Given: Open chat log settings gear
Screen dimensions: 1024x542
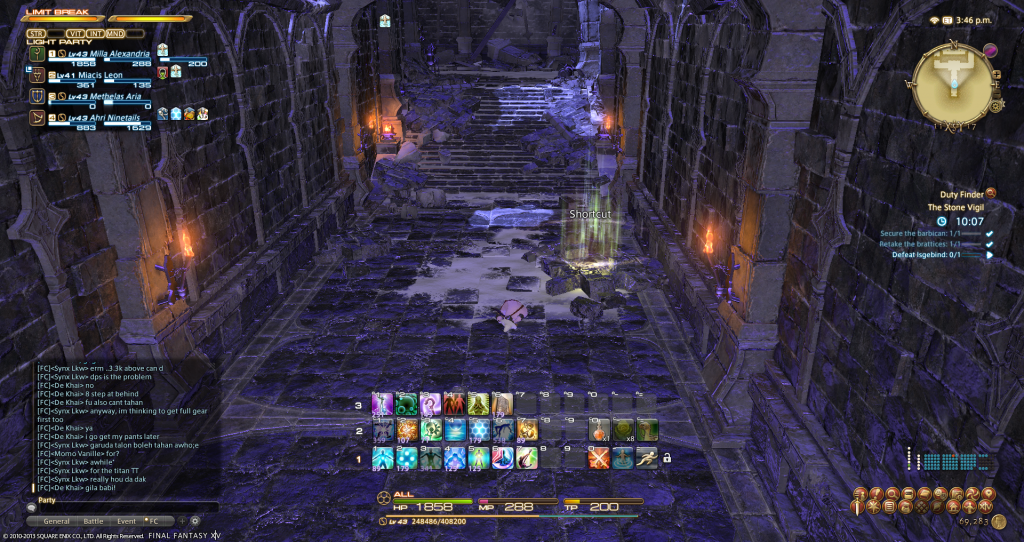Looking at the screenshot, I should (x=195, y=521).
